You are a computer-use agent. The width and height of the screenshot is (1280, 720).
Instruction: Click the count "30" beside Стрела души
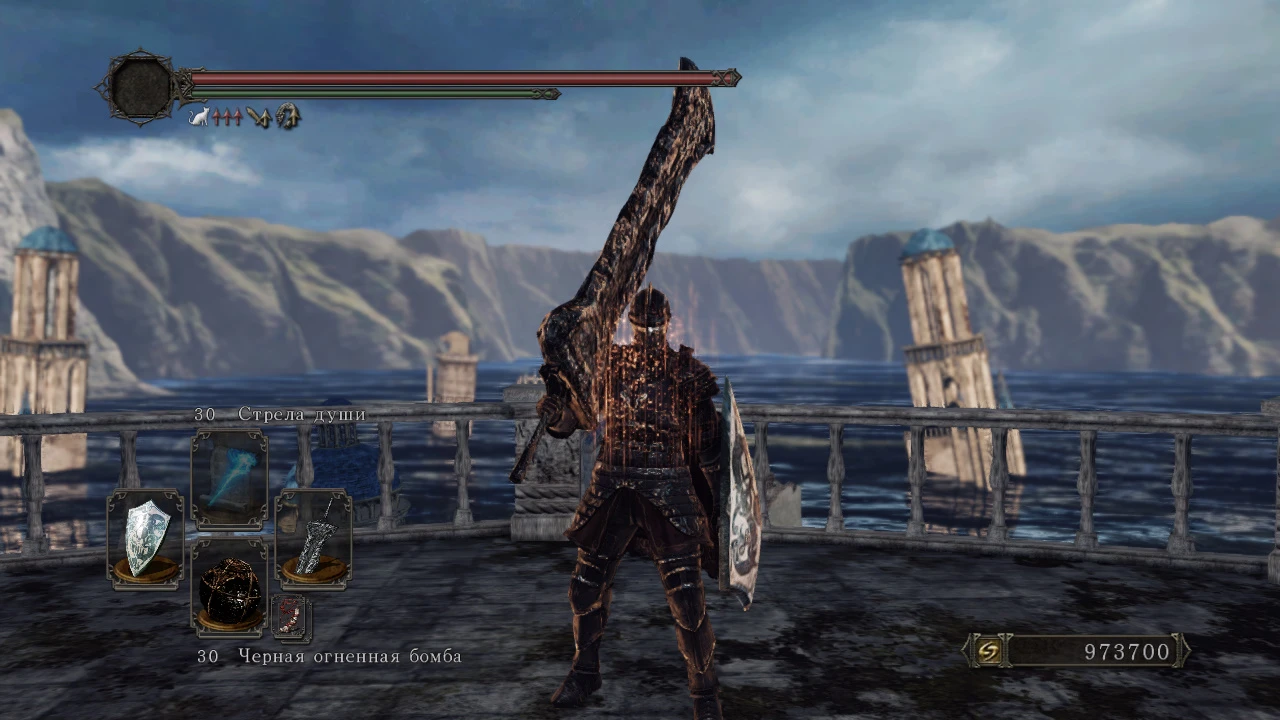coord(205,412)
